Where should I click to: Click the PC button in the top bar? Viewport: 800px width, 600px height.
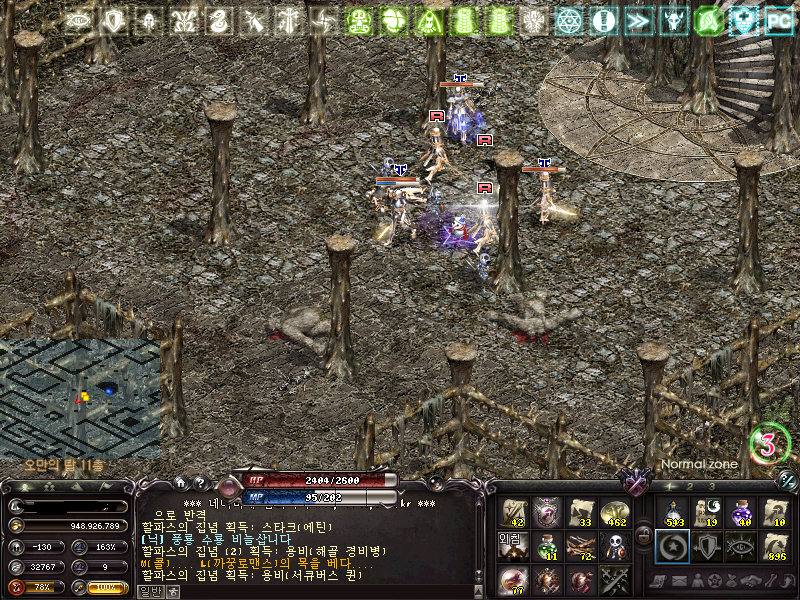click(x=778, y=20)
